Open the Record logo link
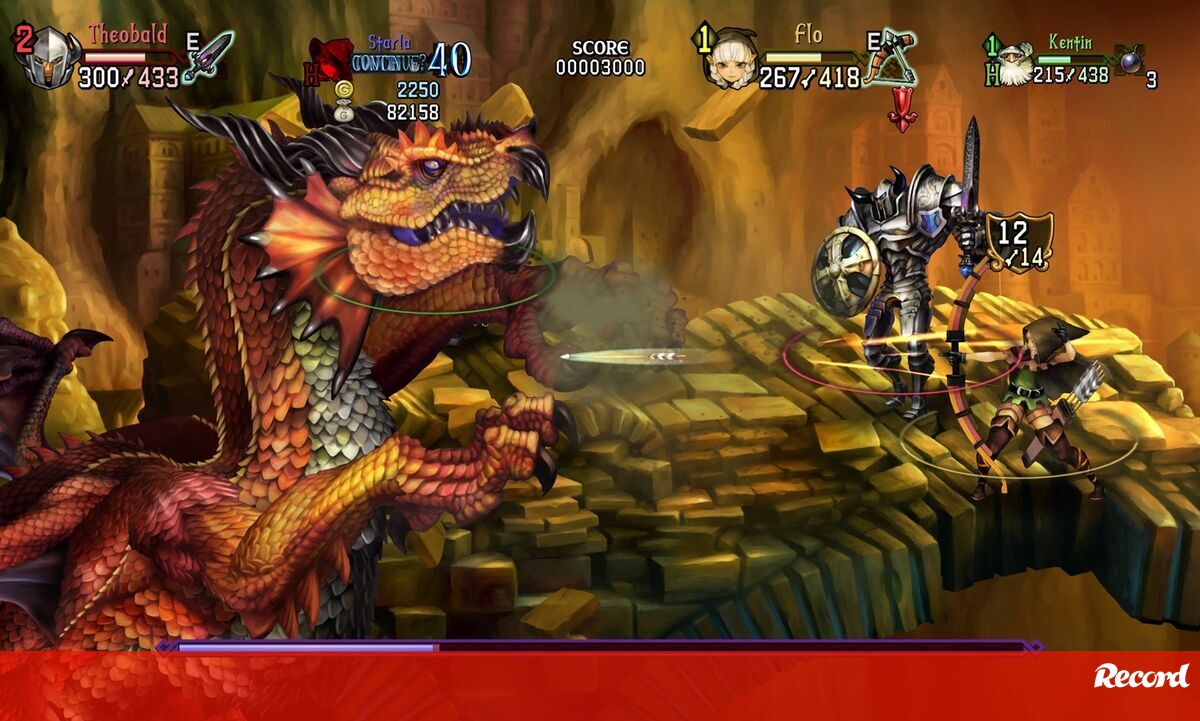This screenshot has width=1200, height=721. click(1141, 677)
